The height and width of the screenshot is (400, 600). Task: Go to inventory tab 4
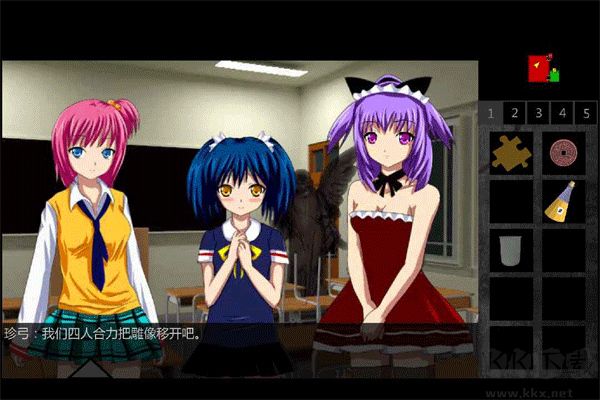562,112
